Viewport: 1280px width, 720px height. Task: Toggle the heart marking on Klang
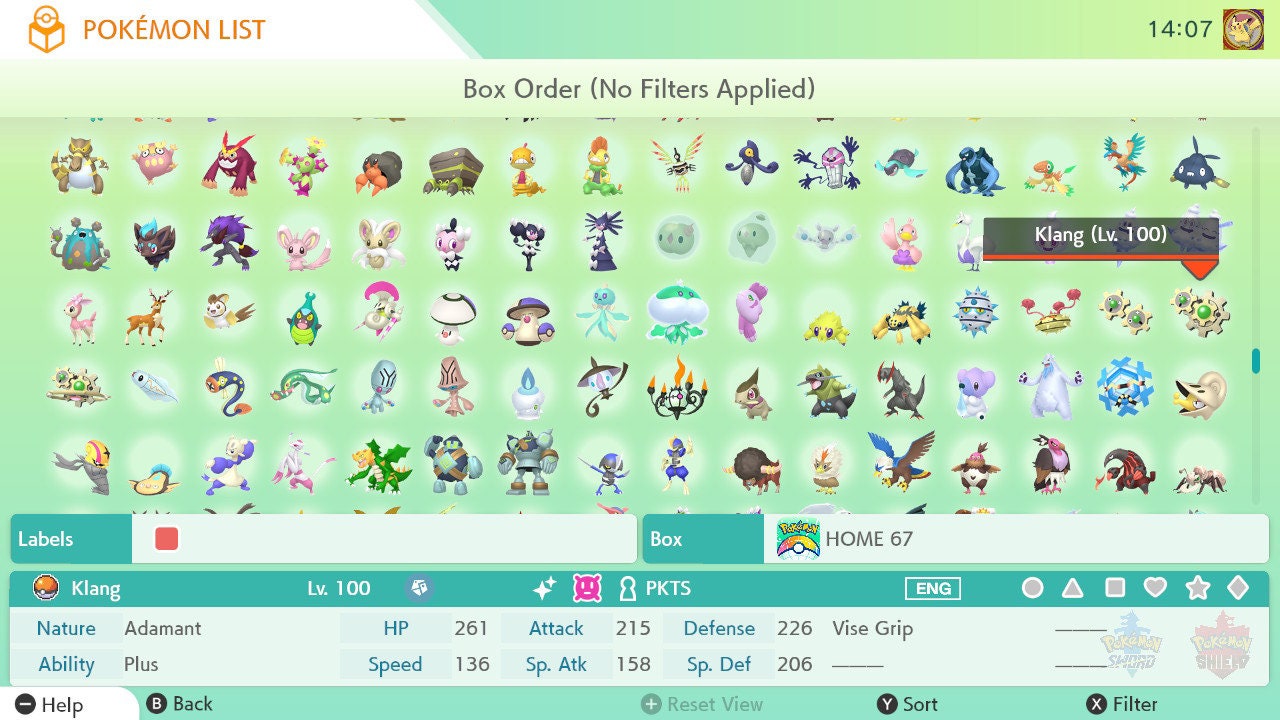[1155, 588]
